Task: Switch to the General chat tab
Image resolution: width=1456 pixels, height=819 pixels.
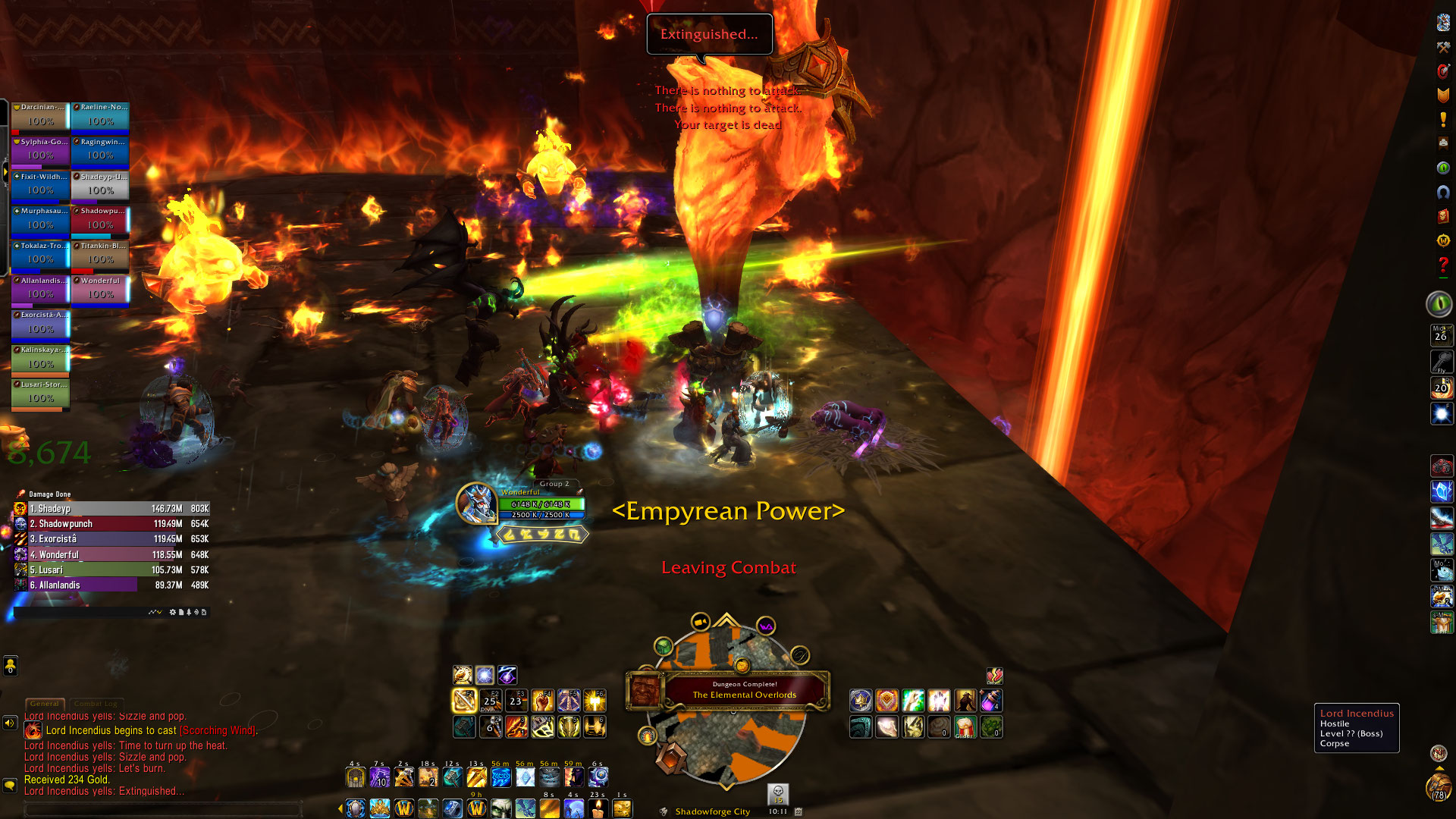Action: 45,704
